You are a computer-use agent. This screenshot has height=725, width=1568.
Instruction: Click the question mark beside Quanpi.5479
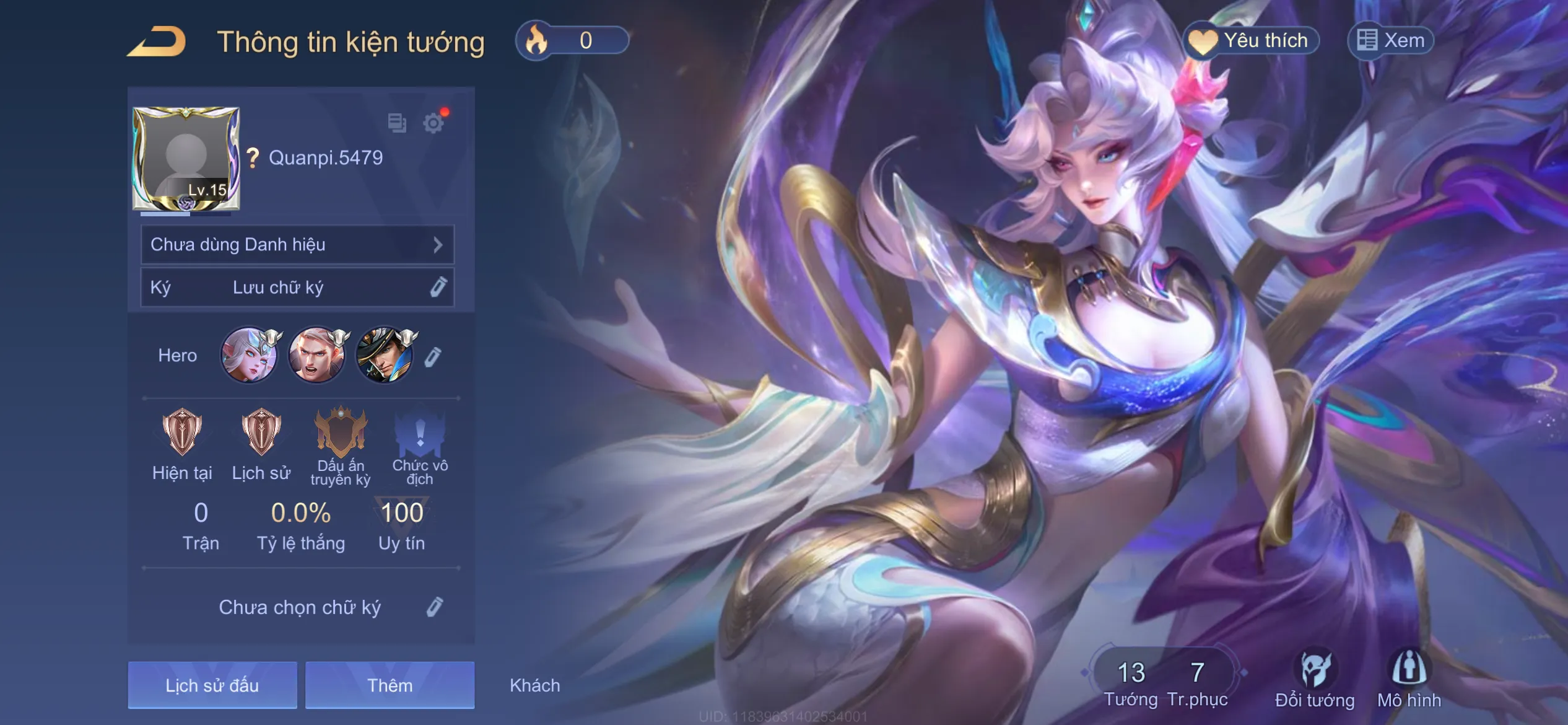pyautogui.click(x=251, y=158)
